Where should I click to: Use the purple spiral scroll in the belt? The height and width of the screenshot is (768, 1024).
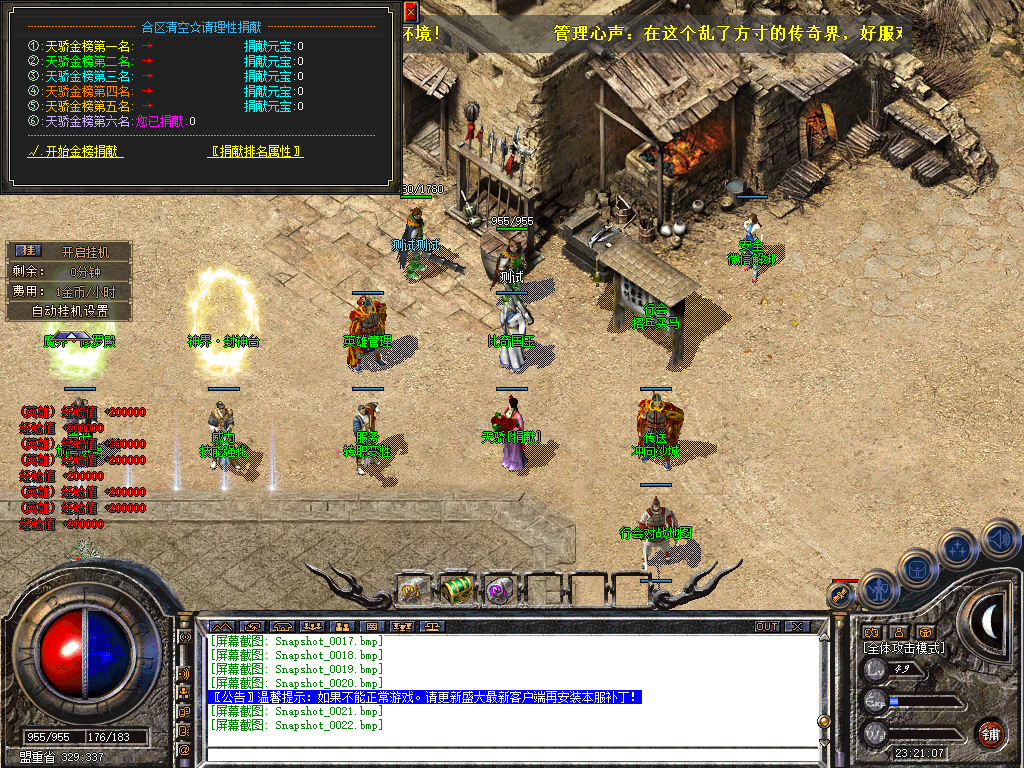coord(499,591)
